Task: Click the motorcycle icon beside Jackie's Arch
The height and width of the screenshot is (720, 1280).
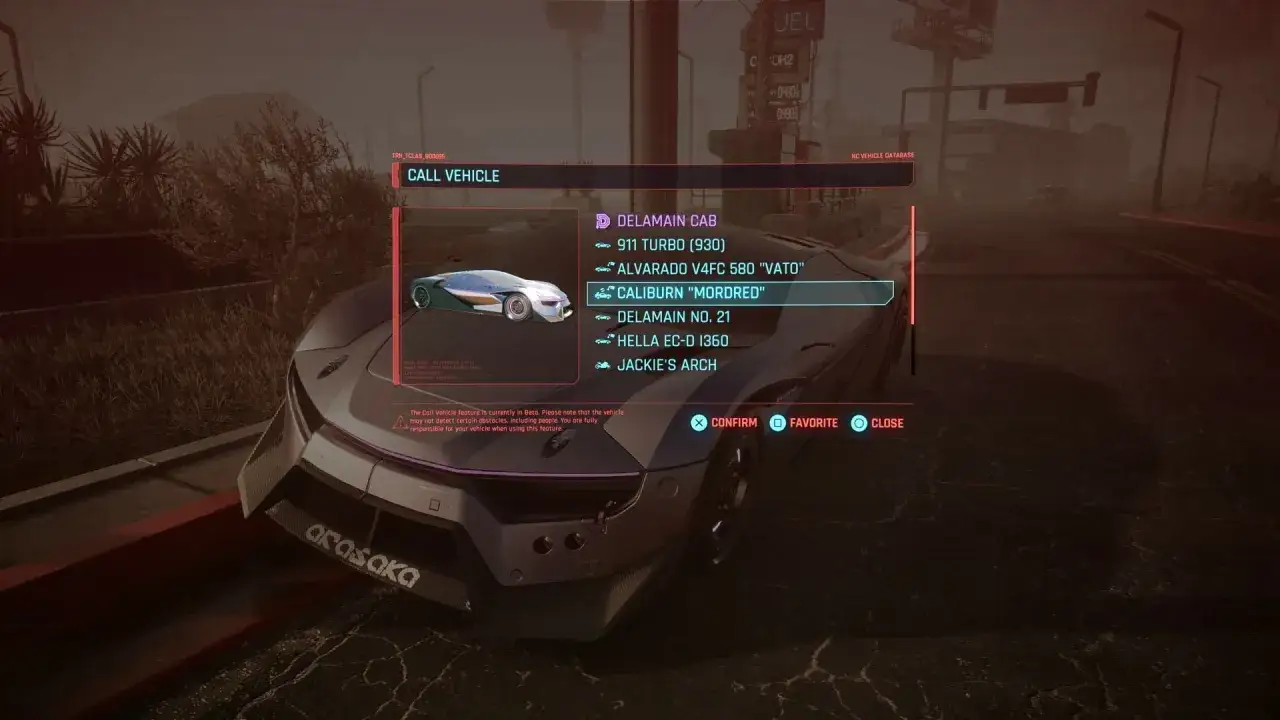Action: [601, 364]
